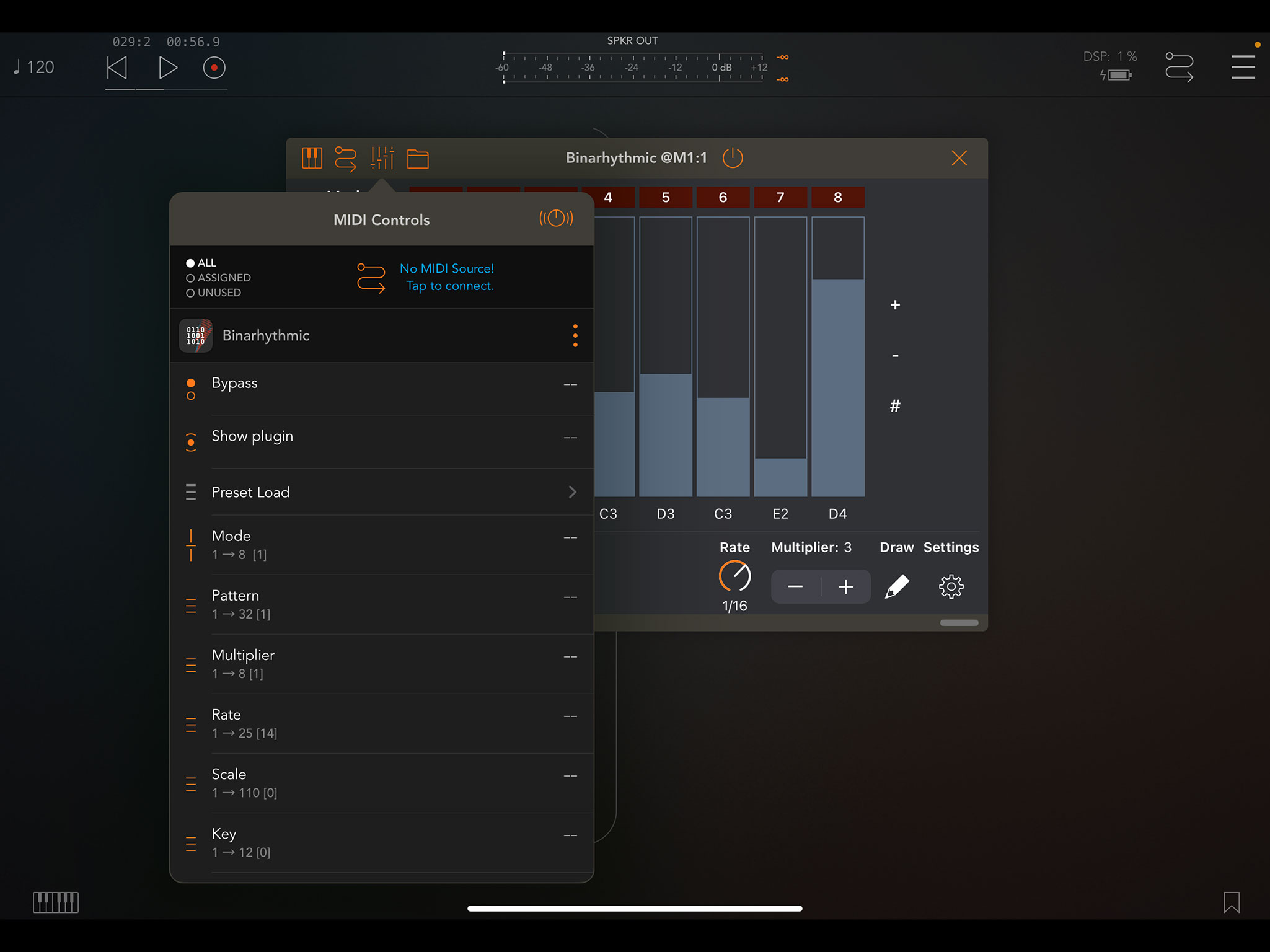Show the mini keyboard at bottom left
The image size is (1270, 952).
coord(55,903)
